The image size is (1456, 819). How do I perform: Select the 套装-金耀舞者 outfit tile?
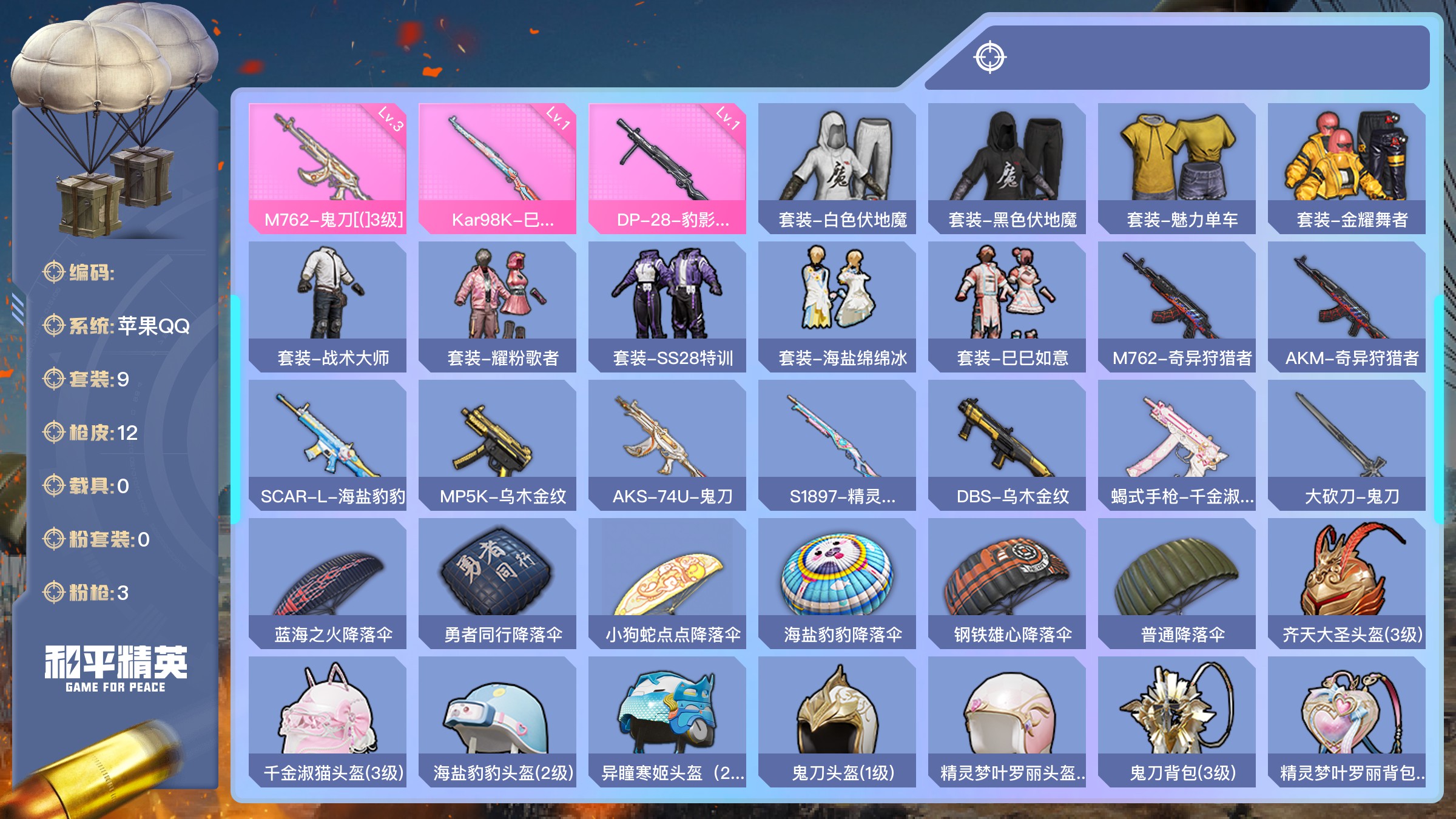click(1347, 168)
